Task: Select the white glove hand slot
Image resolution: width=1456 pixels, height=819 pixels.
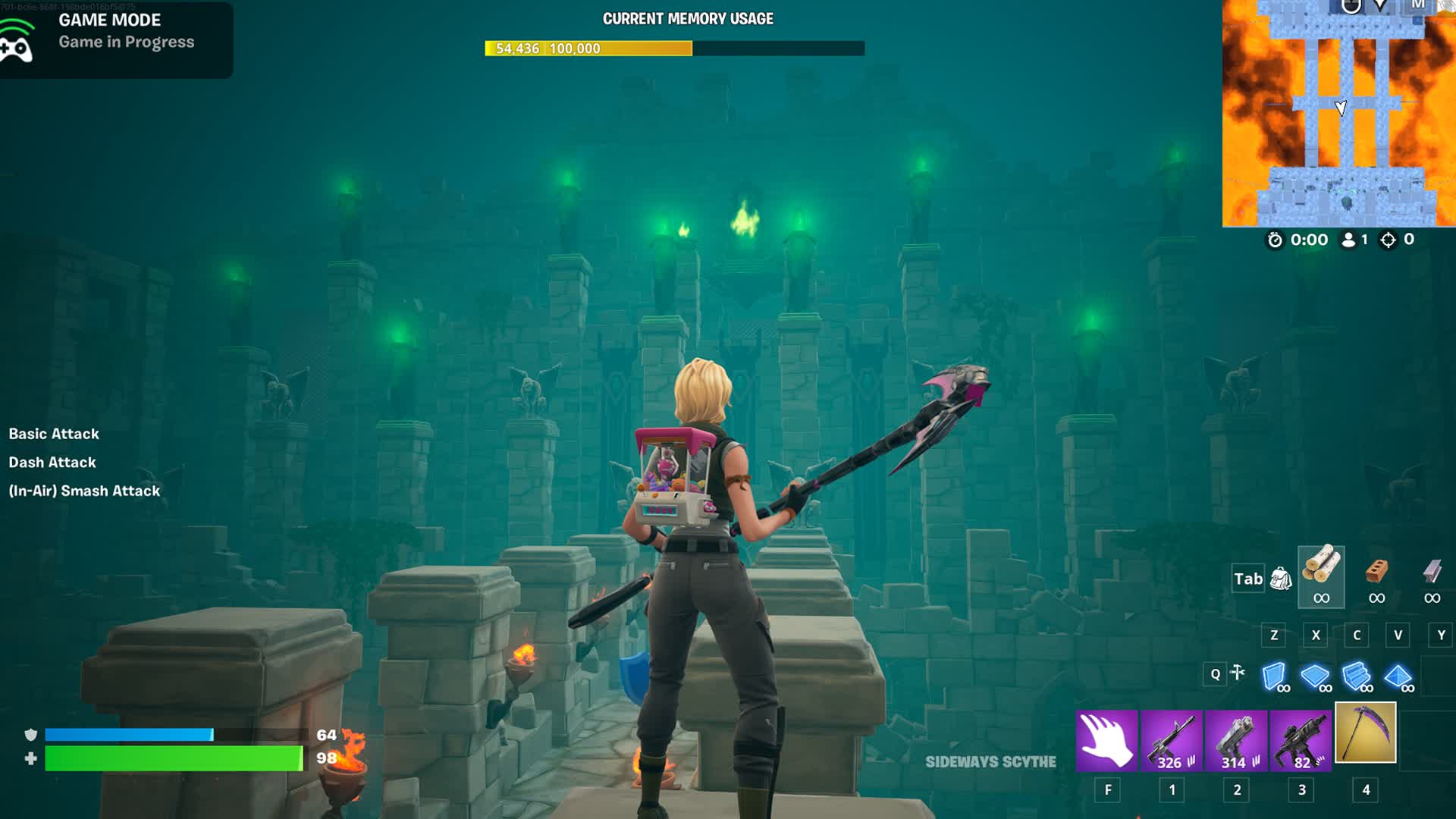Action: point(1106,740)
